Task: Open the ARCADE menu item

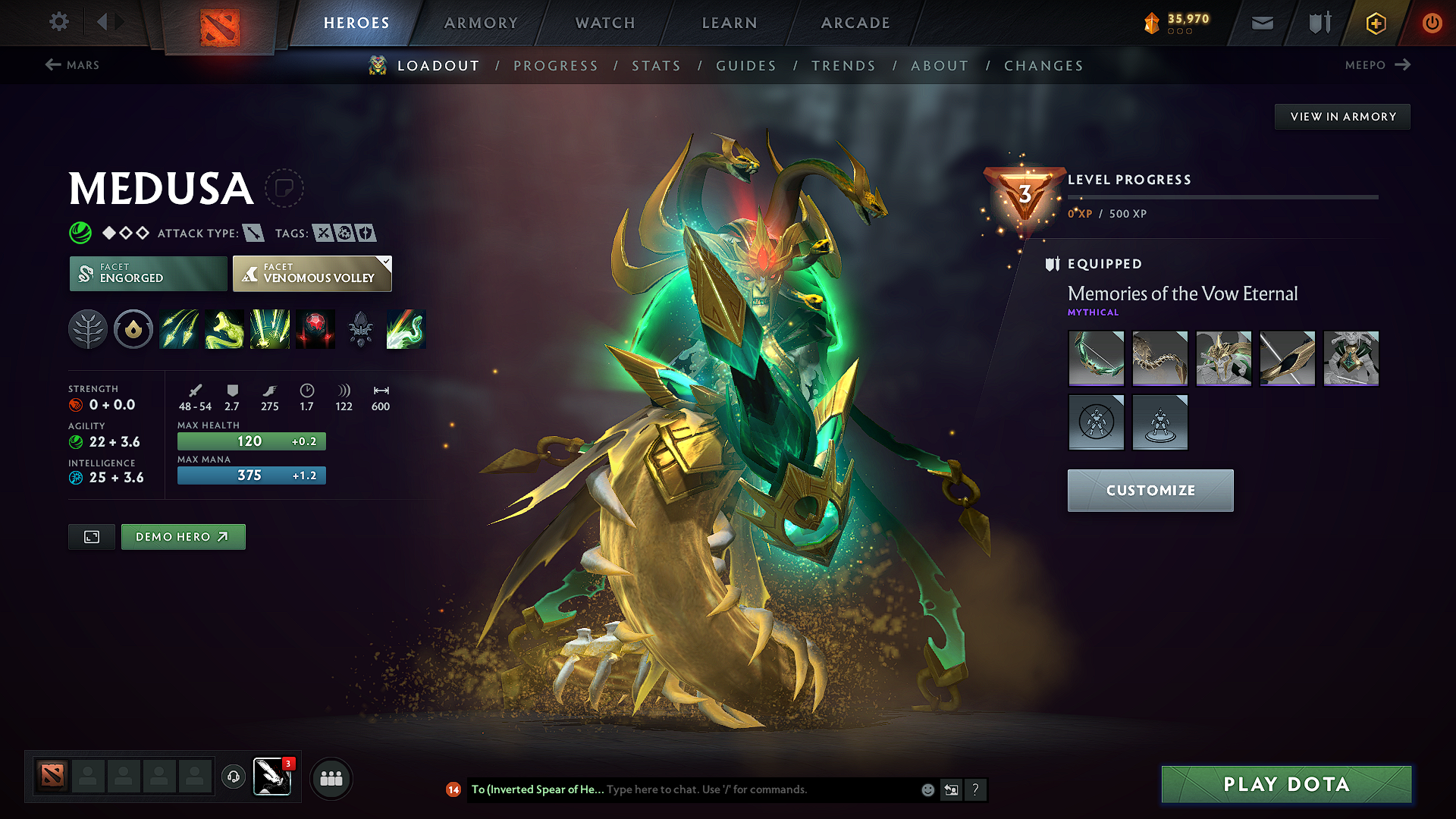Action: 855,23
